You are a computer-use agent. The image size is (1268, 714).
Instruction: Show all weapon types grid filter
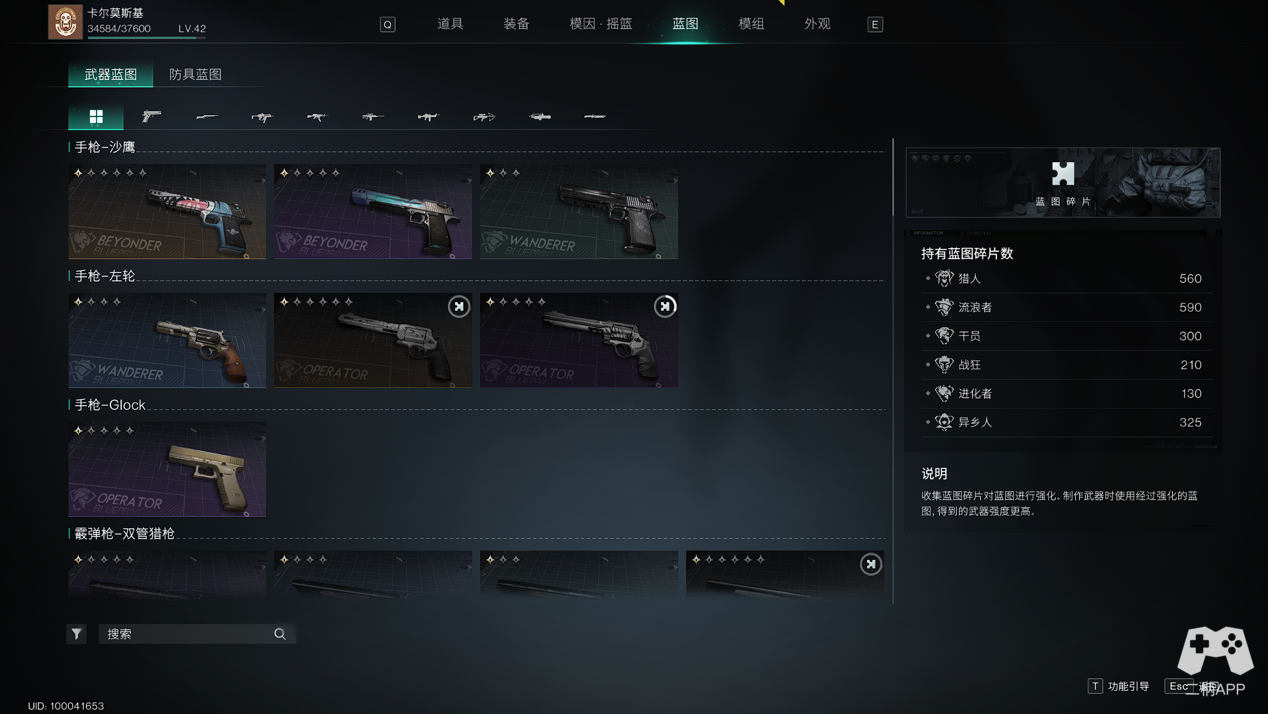pos(96,117)
